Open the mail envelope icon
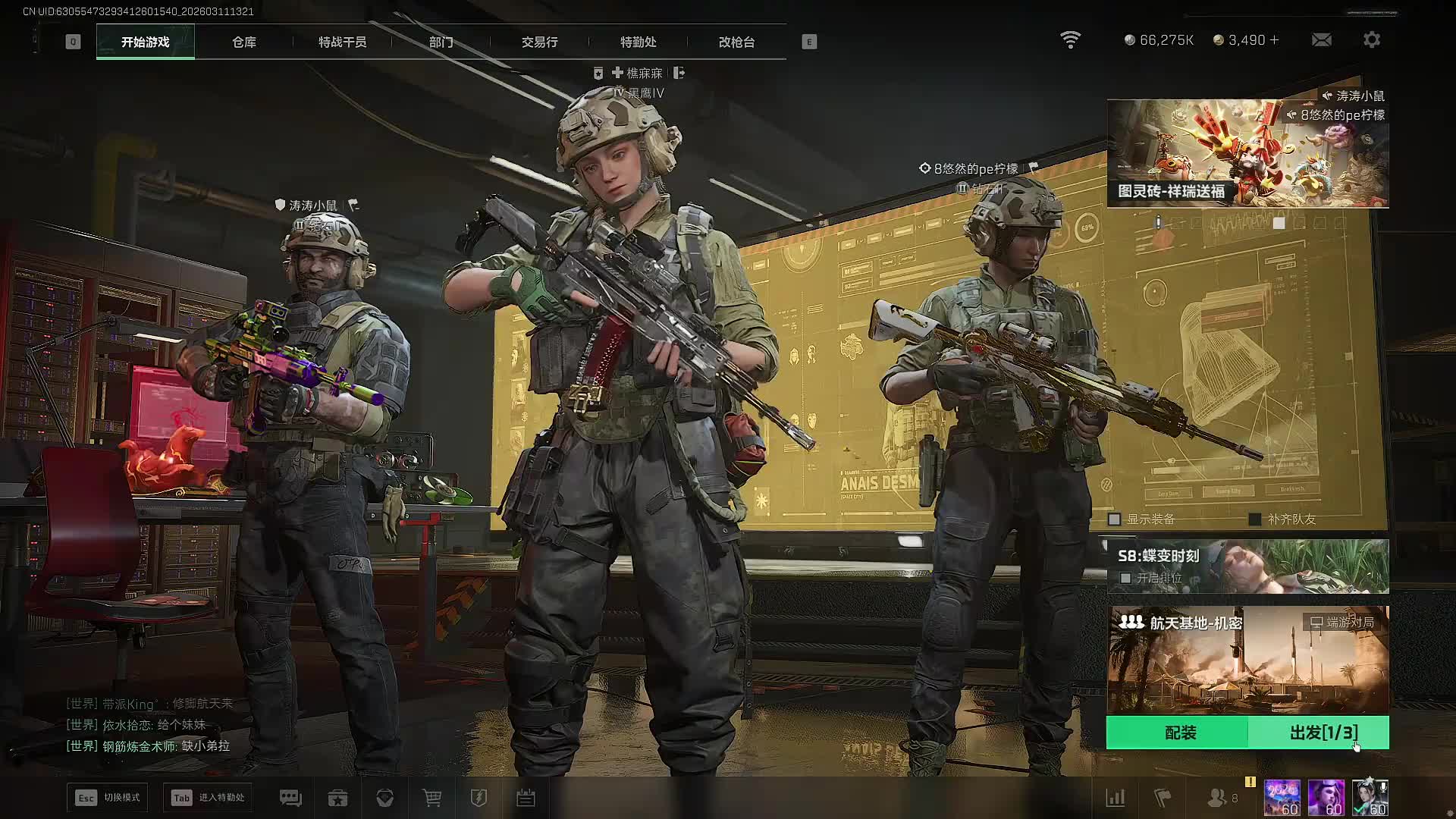 1321,39
